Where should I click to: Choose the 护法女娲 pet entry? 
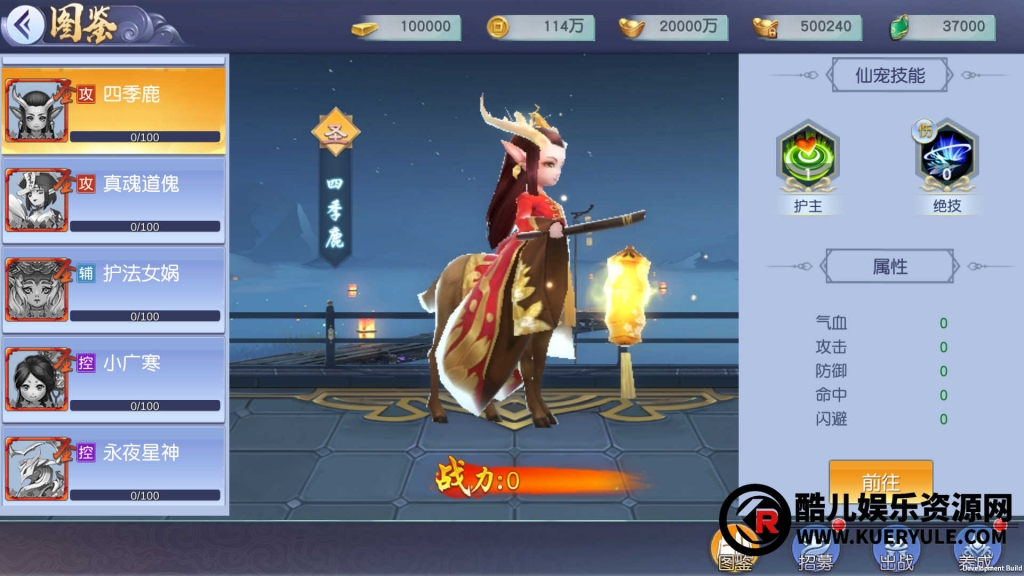(113, 289)
